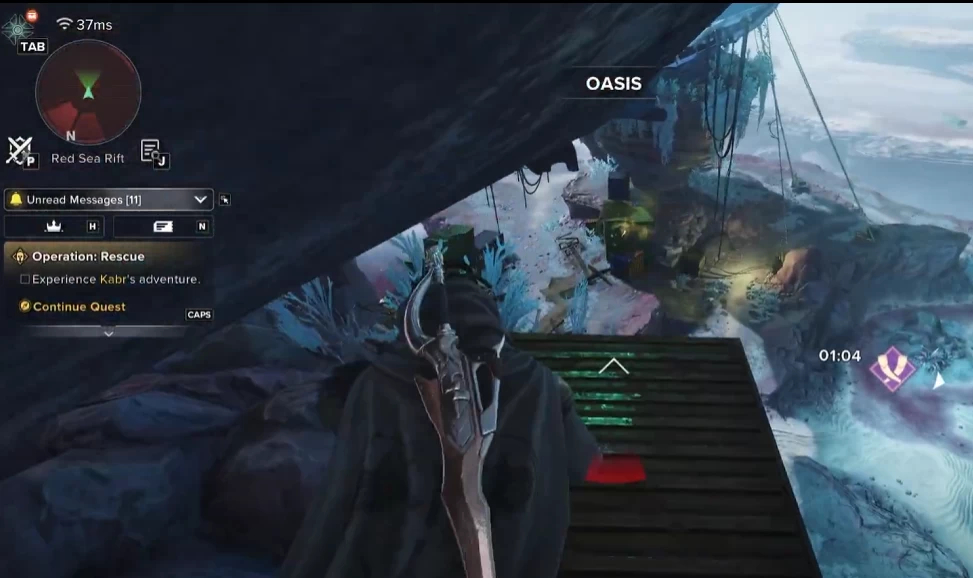973x578 pixels.
Task: Open the quest journal document icon
Action: pos(152,150)
